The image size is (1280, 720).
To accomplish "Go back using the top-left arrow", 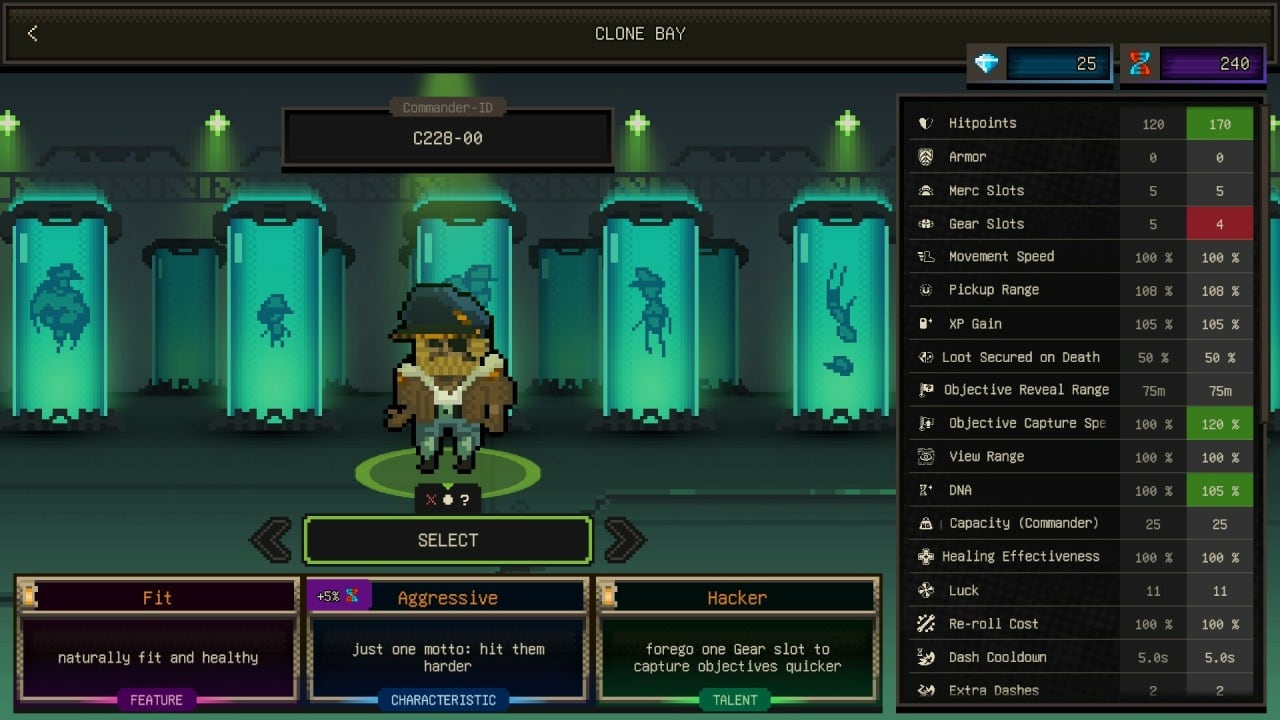I will (x=32, y=34).
